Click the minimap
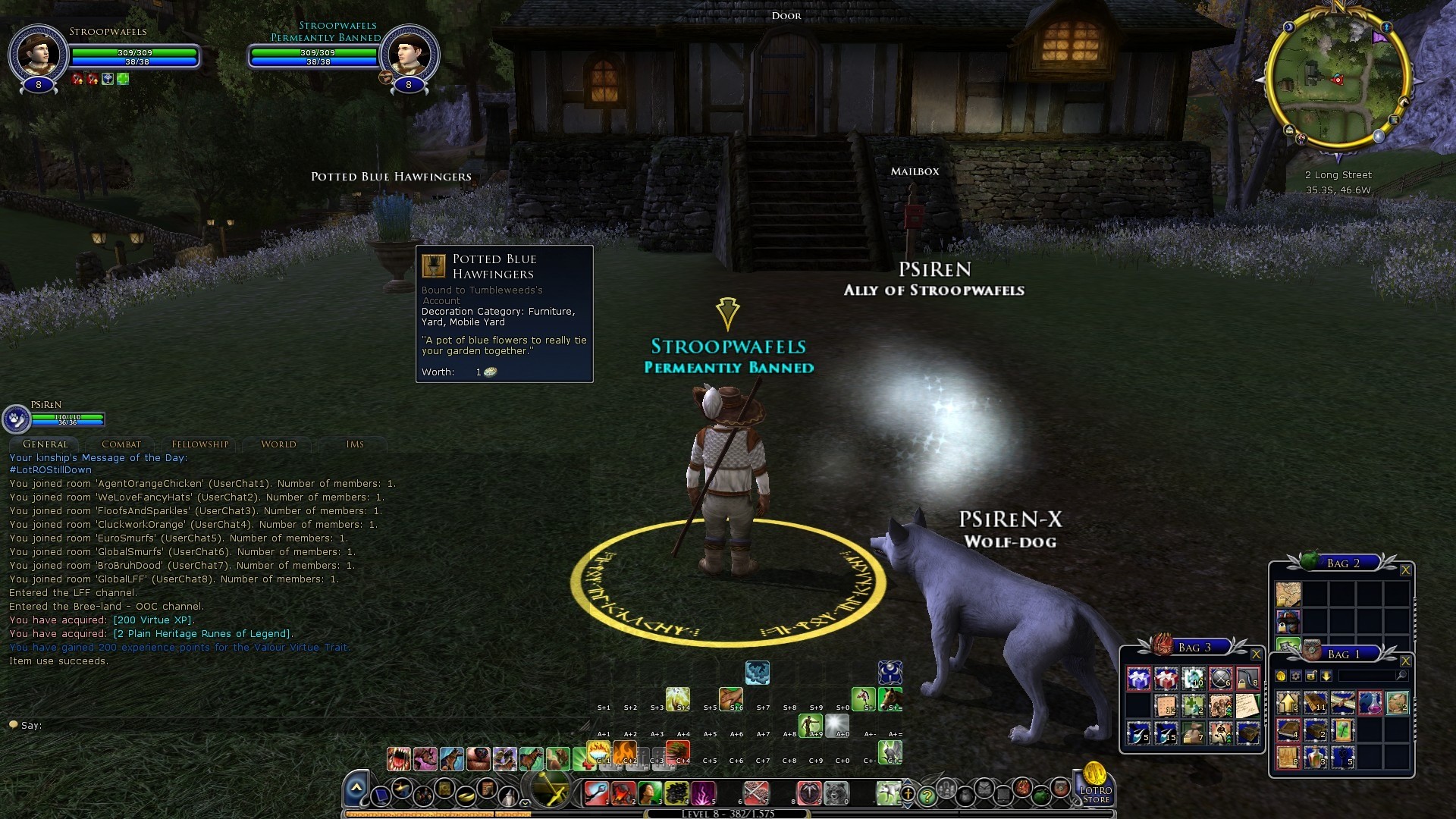 1336,80
